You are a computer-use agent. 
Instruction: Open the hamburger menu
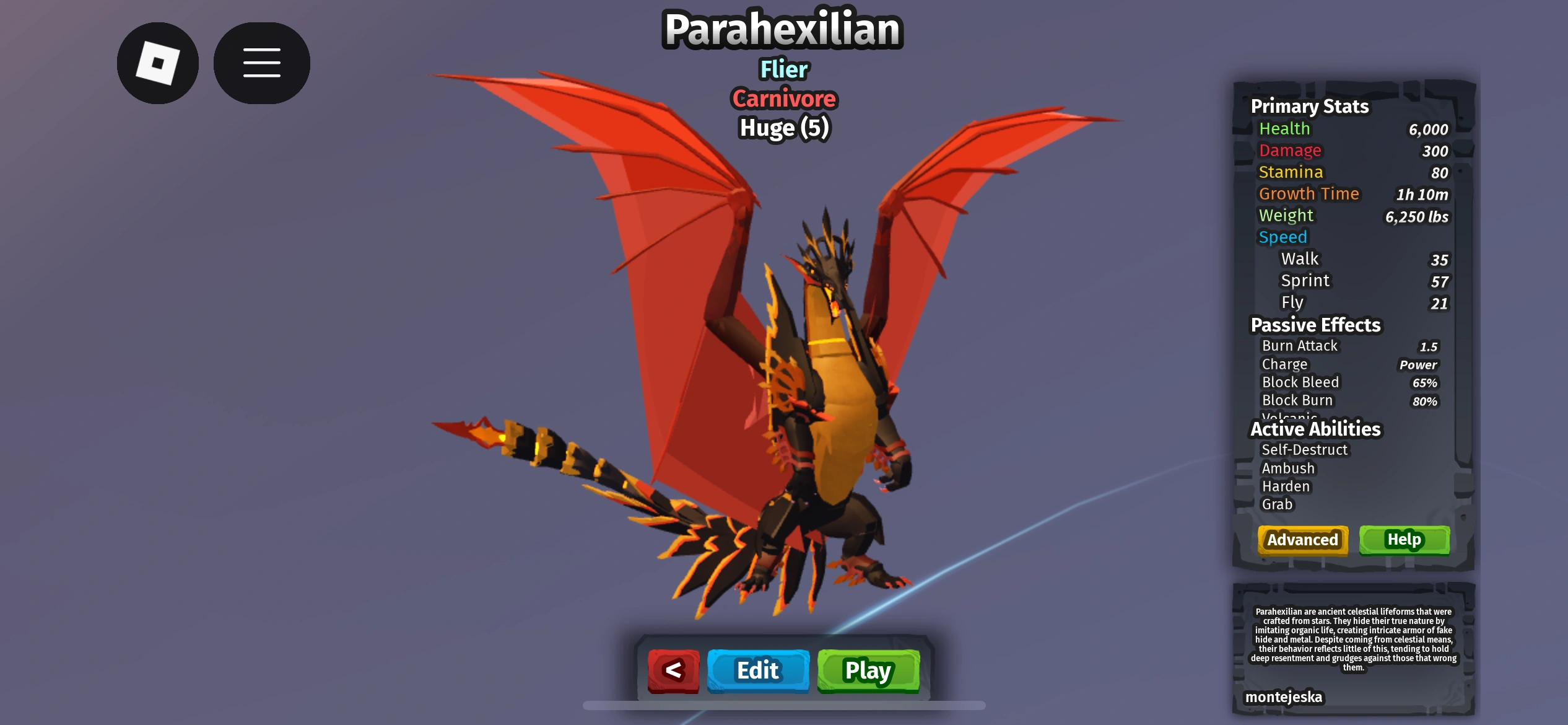tap(261, 63)
